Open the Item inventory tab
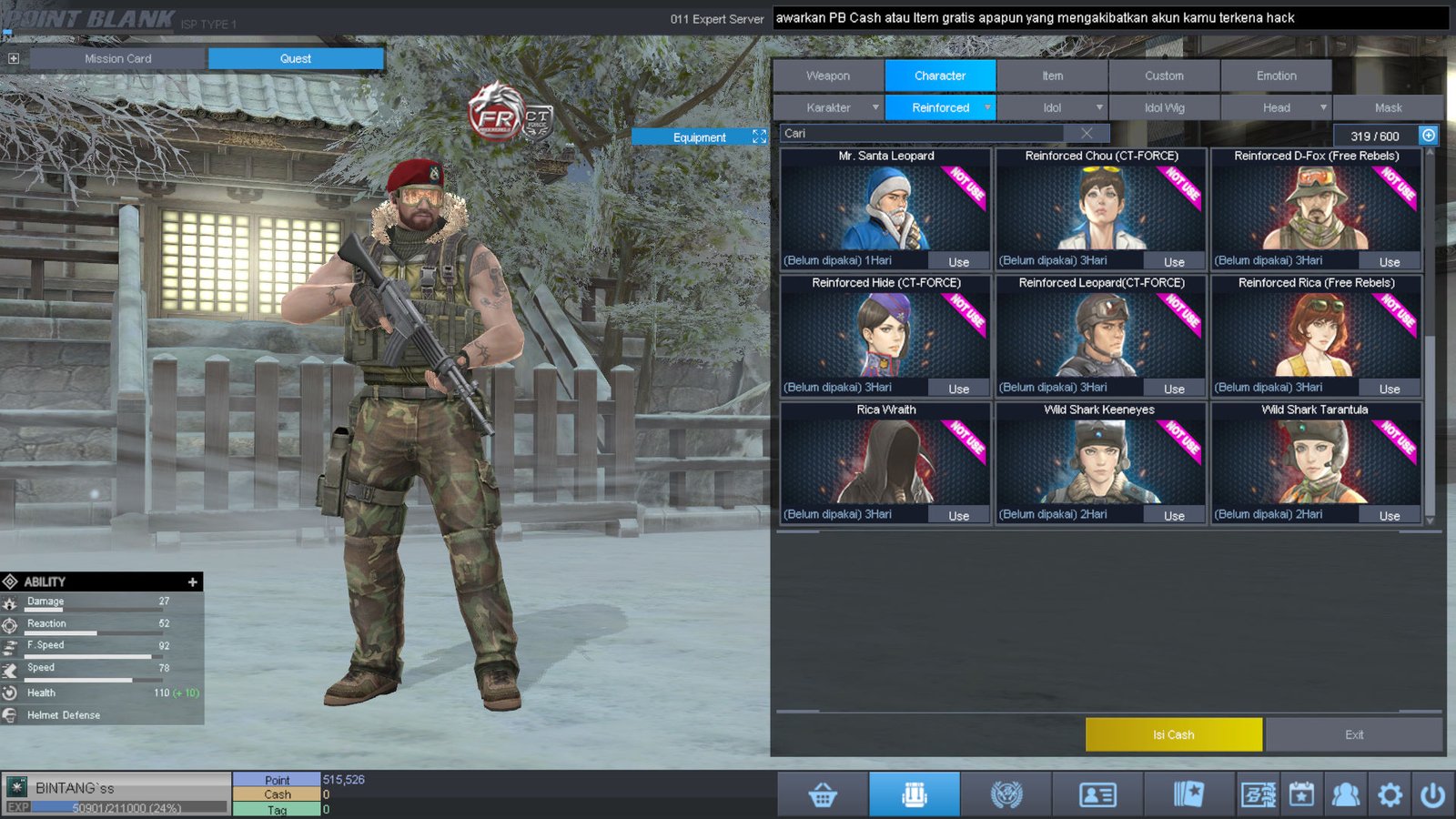The height and width of the screenshot is (819, 1456). coord(1052,76)
